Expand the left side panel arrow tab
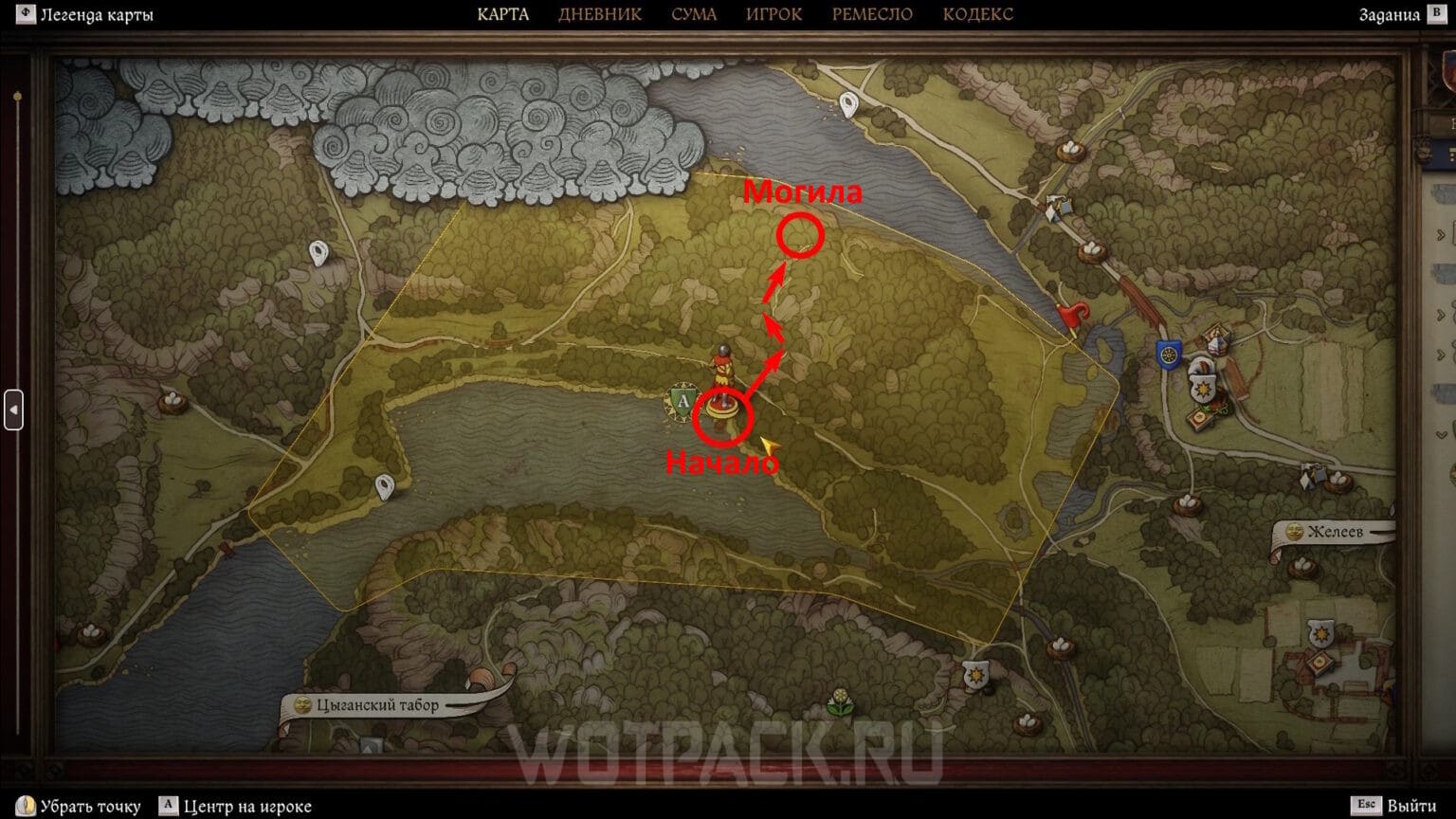 point(13,409)
